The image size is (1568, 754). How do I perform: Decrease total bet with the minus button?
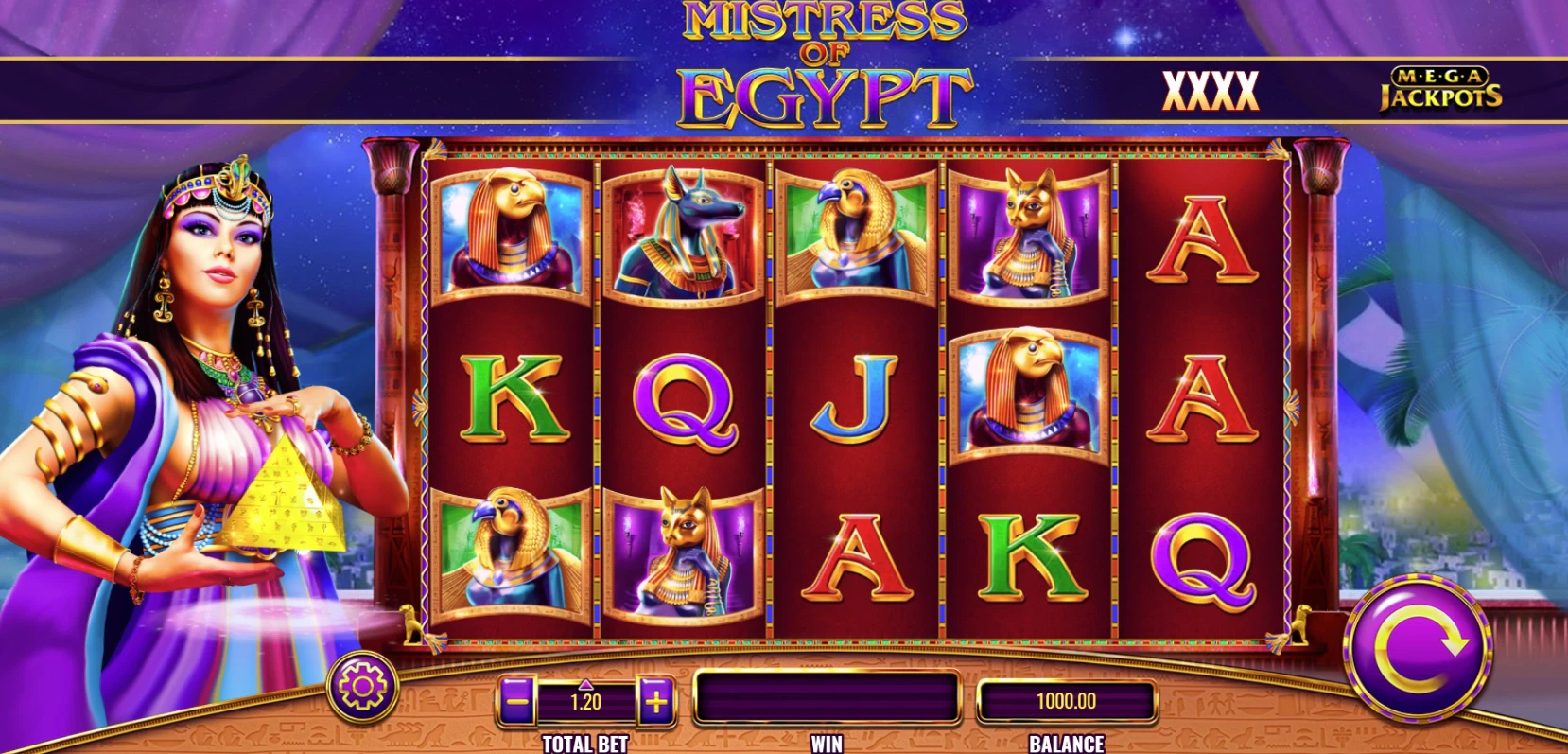tap(517, 701)
